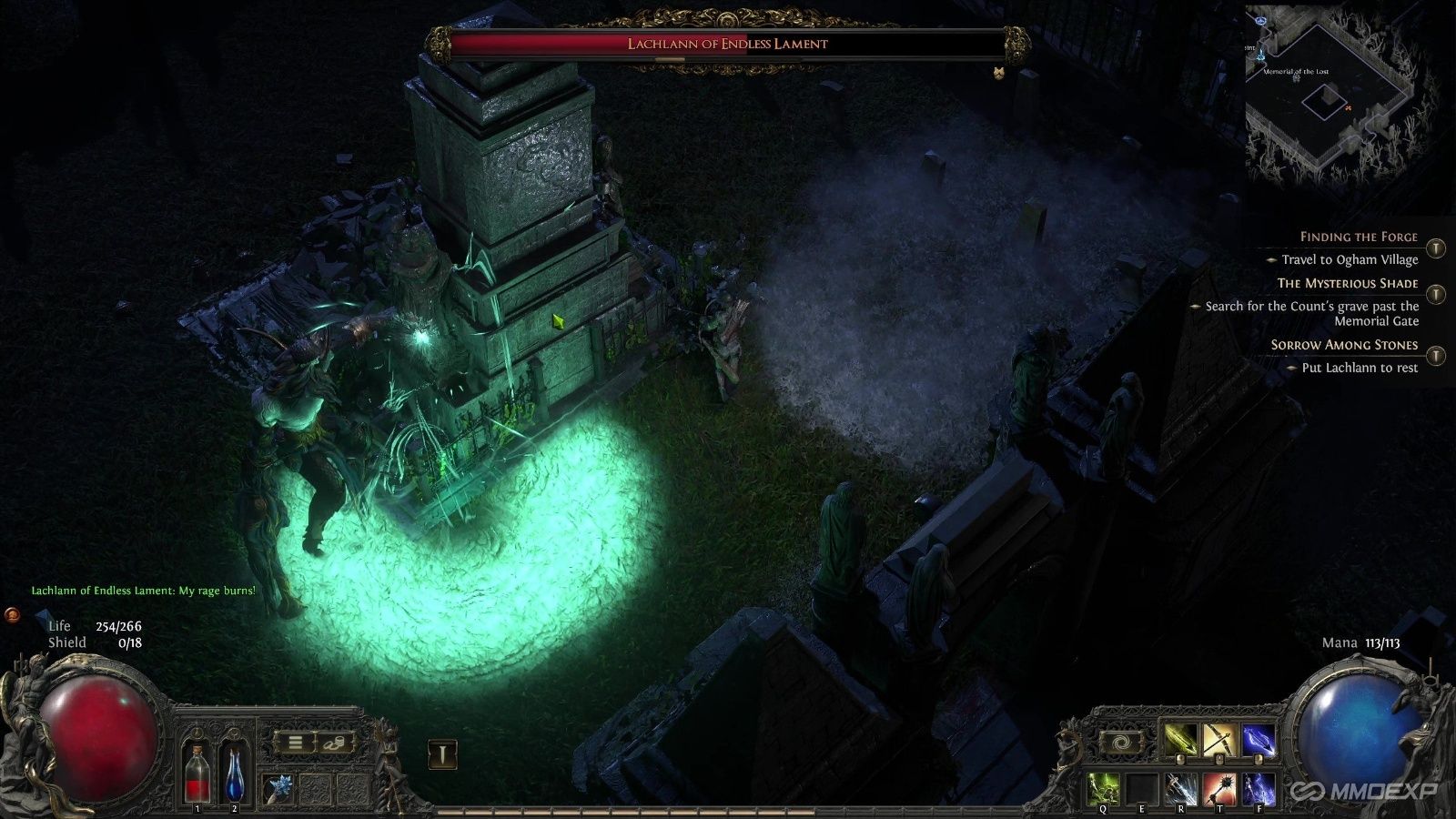Expand the Travel to Ogham Village objective
Screen dimensions: 1456x819
coord(1272,259)
